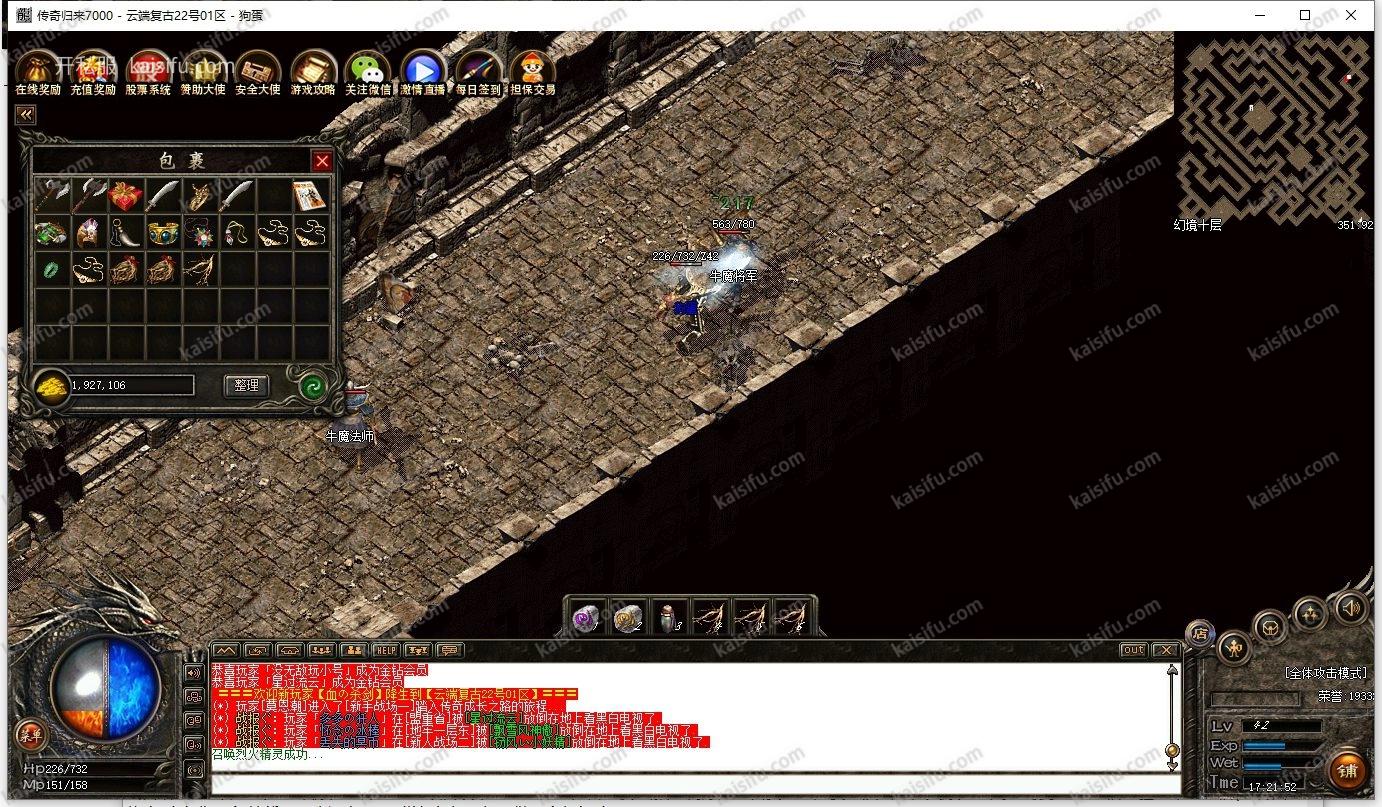The height and width of the screenshot is (807, 1382).
Task: Click the 整理 sort button
Action: click(246, 385)
